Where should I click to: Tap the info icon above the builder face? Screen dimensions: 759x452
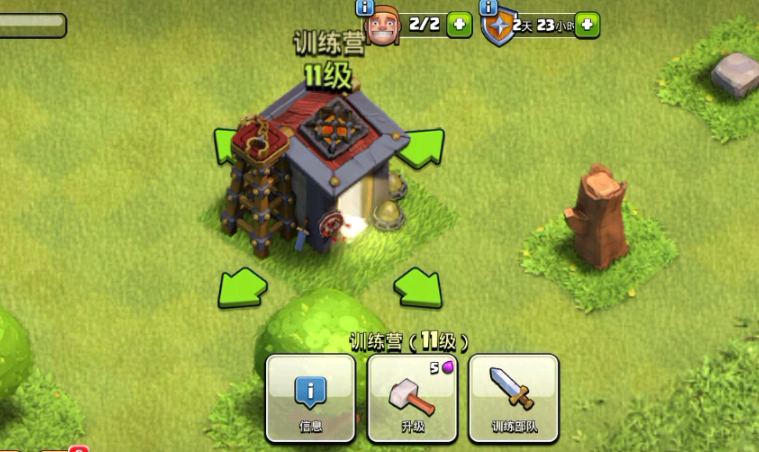pyautogui.click(x=366, y=7)
